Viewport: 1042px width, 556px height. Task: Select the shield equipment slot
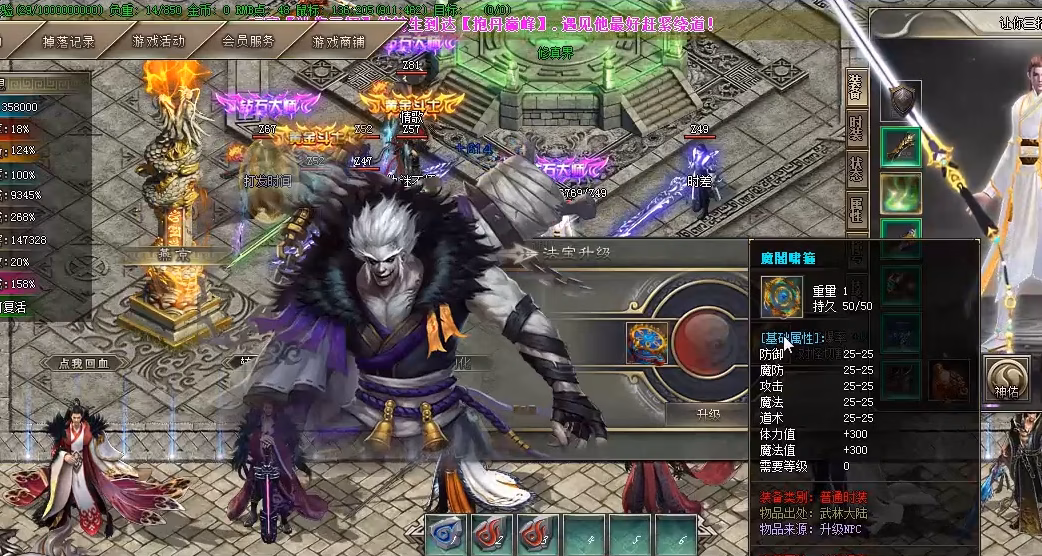(x=901, y=100)
